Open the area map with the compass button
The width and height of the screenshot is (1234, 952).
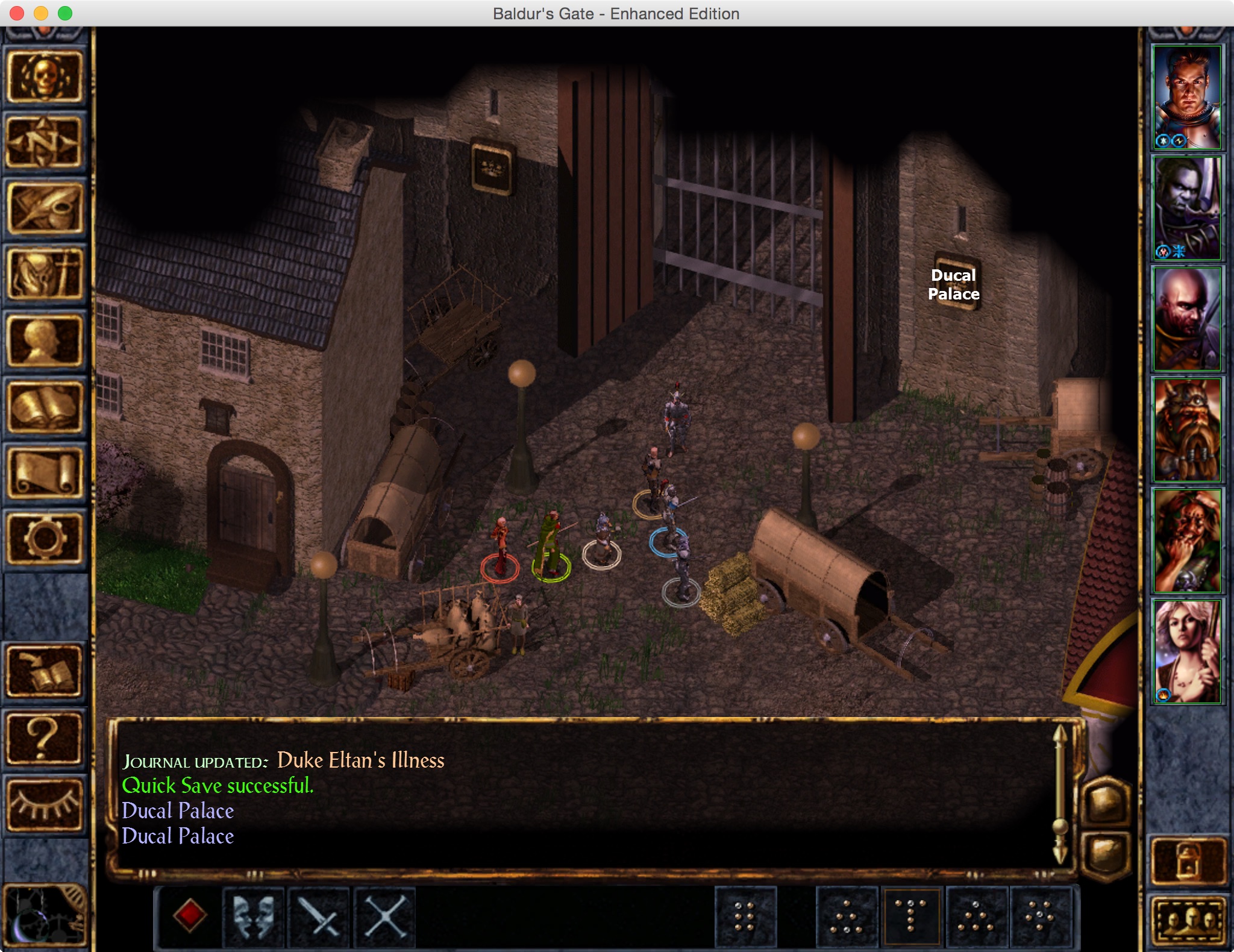pos(44,142)
